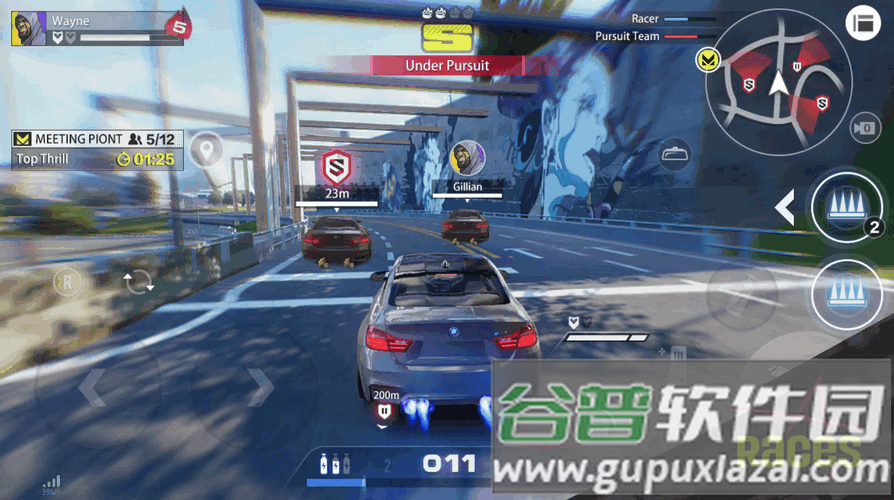This screenshot has height=500, width=894.
Task: Open the Meeting Point event tracker
Action: (x=96, y=148)
